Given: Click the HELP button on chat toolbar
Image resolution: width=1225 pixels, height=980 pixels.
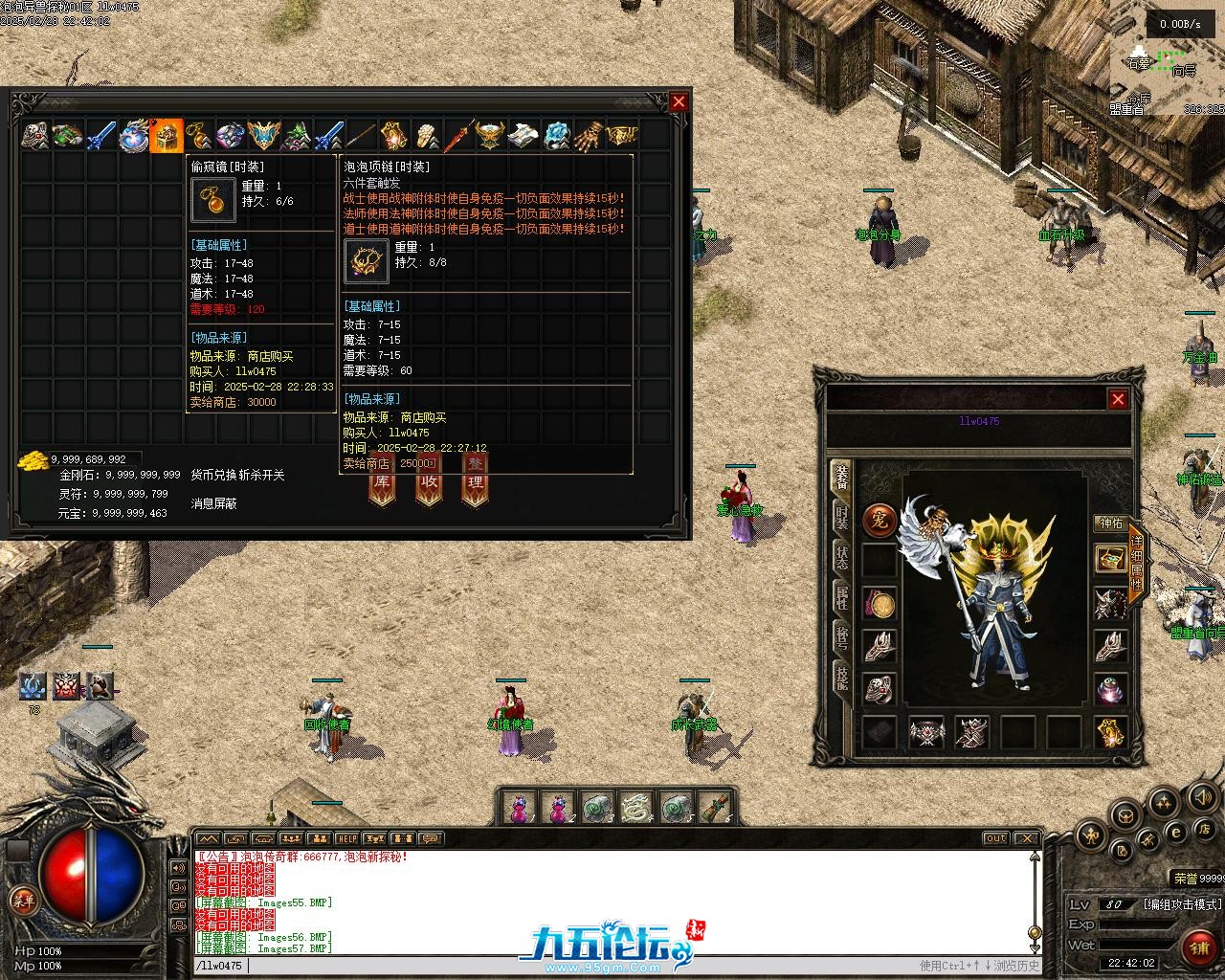Looking at the screenshot, I should [x=346, y=839].
